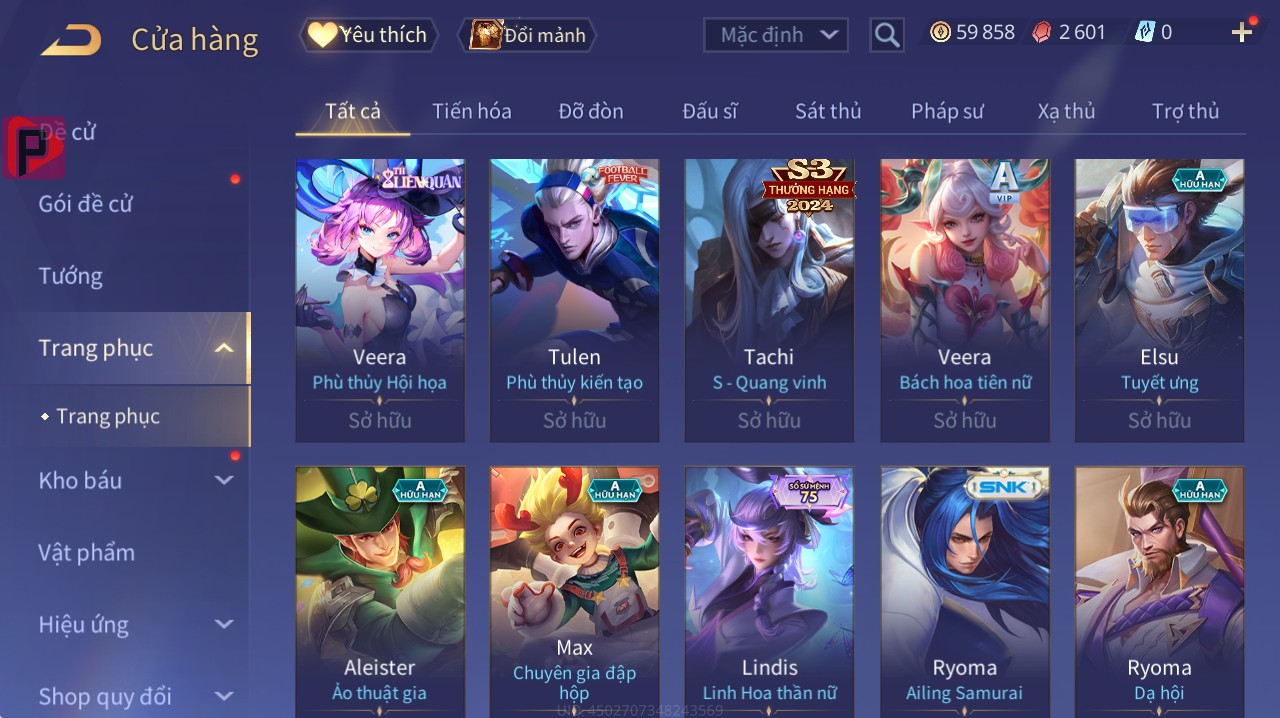Pick Elsu Tuyết ưng skin card

pyautogui.click(x=1159, y=300)
